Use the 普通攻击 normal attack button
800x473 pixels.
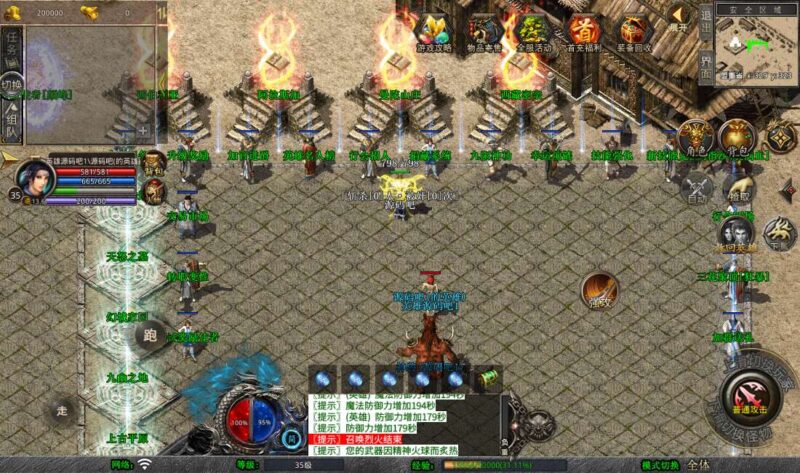click(746, 392)
